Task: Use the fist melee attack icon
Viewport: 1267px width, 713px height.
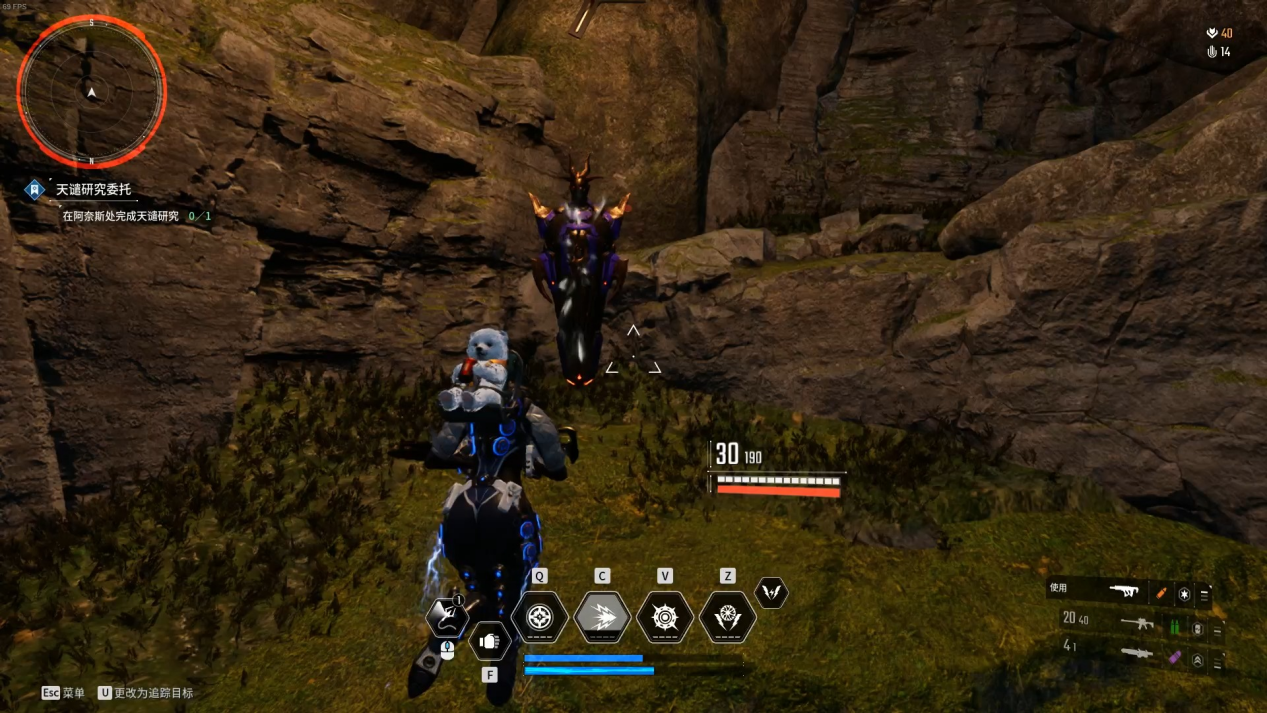Action: 489,641
